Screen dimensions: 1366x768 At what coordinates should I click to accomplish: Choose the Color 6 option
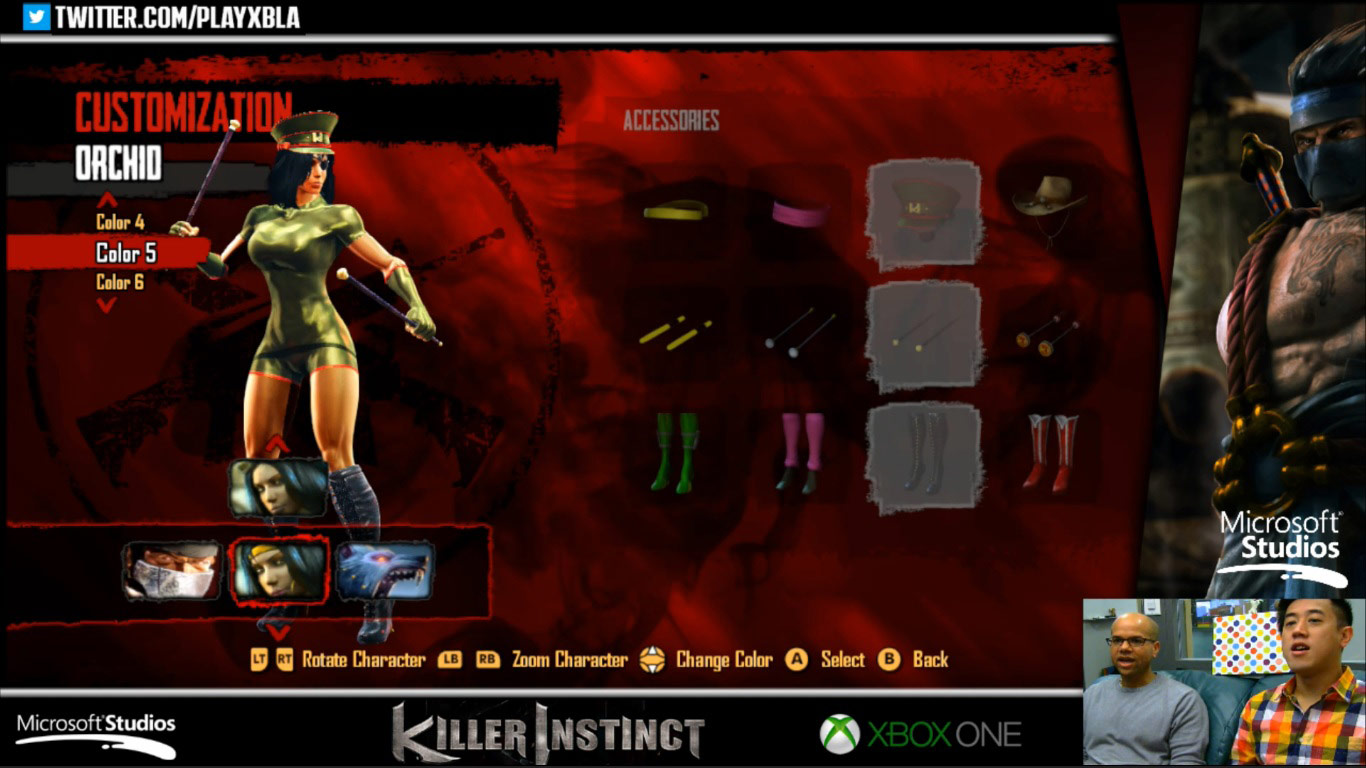(x=119, y=282)
